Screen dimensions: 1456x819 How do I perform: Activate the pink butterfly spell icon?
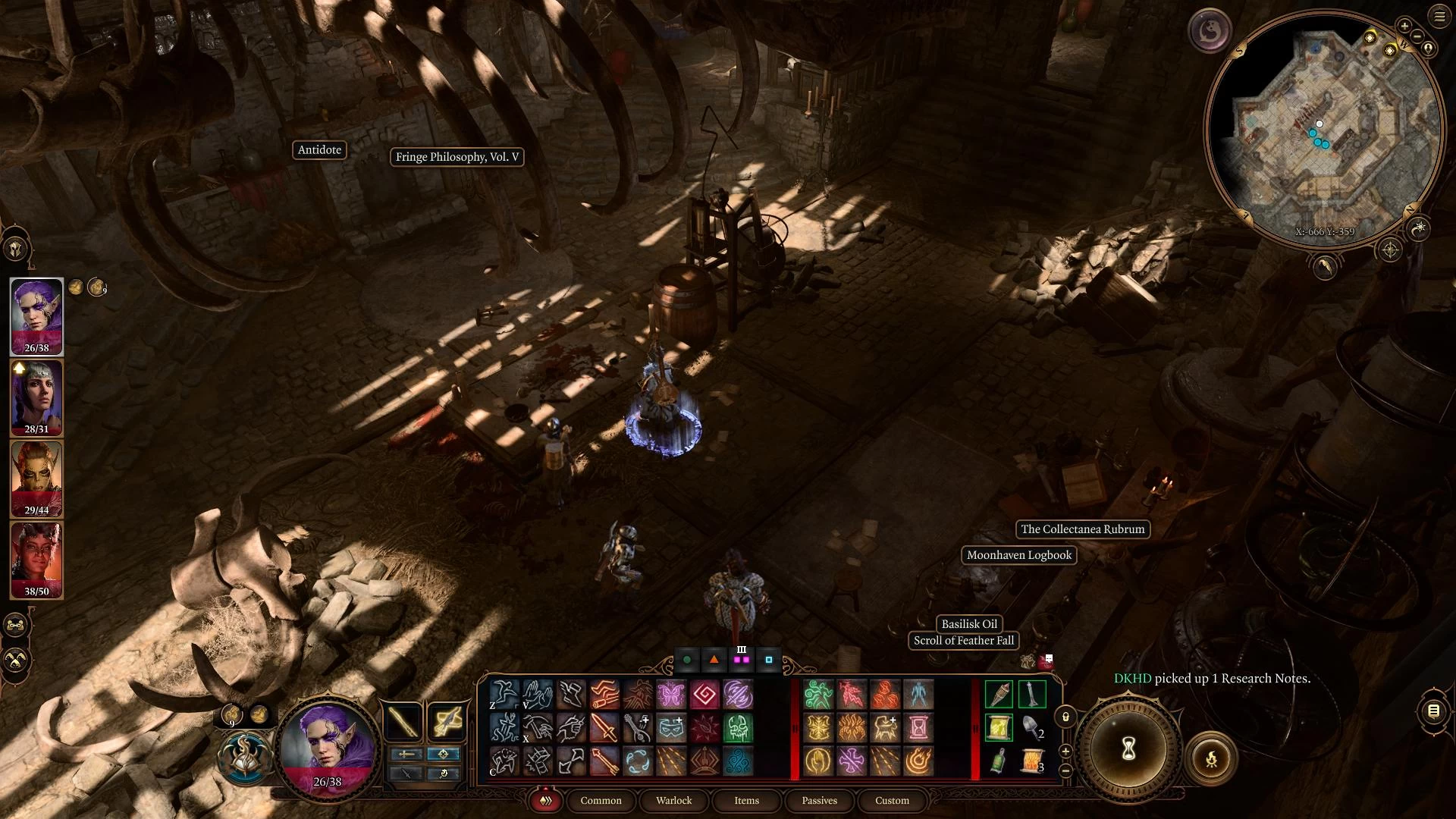tap(671, 694)
